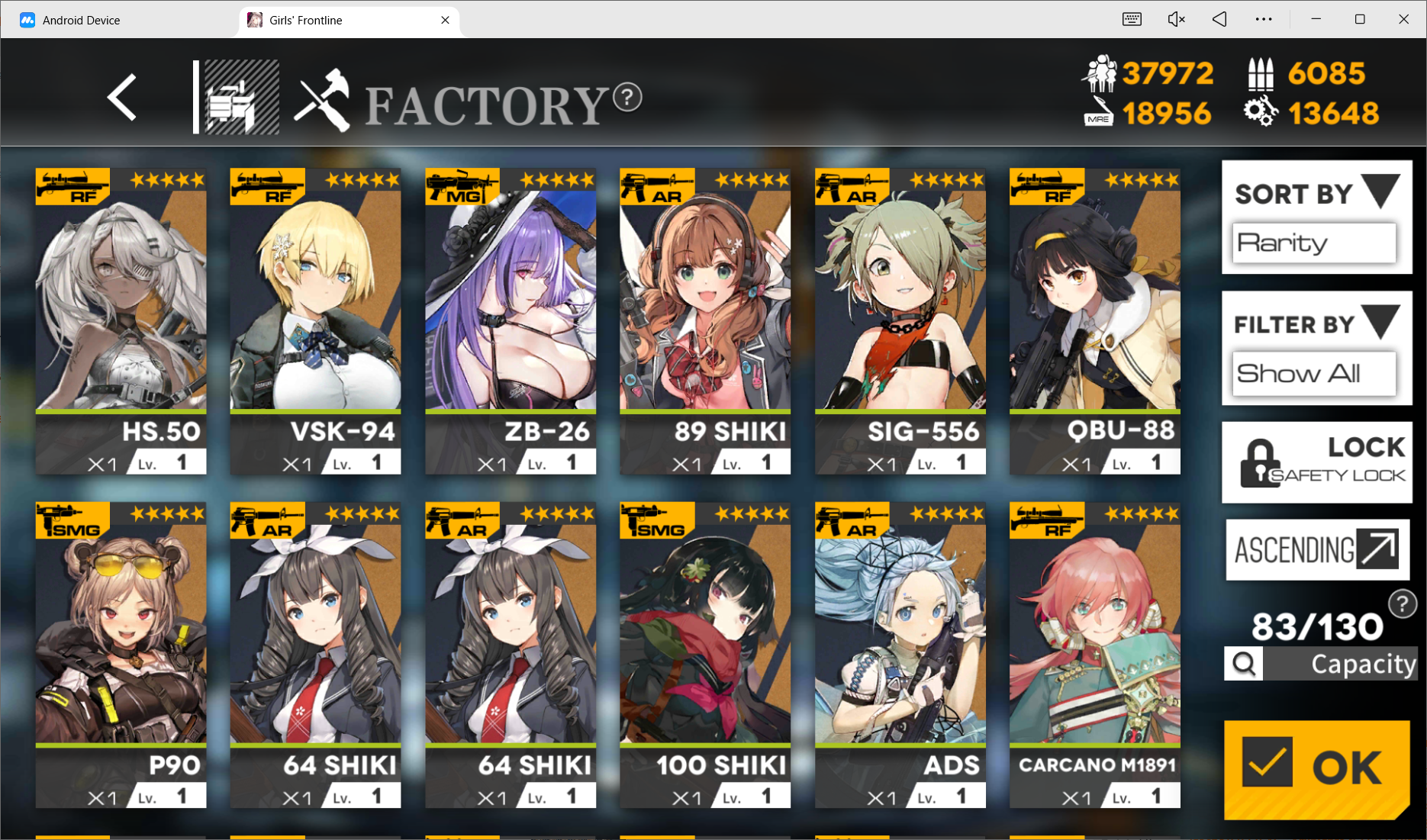This screenshot has height=840, width=1427.
Task: Close the Girls' Frontline tab
Action: 445,20
